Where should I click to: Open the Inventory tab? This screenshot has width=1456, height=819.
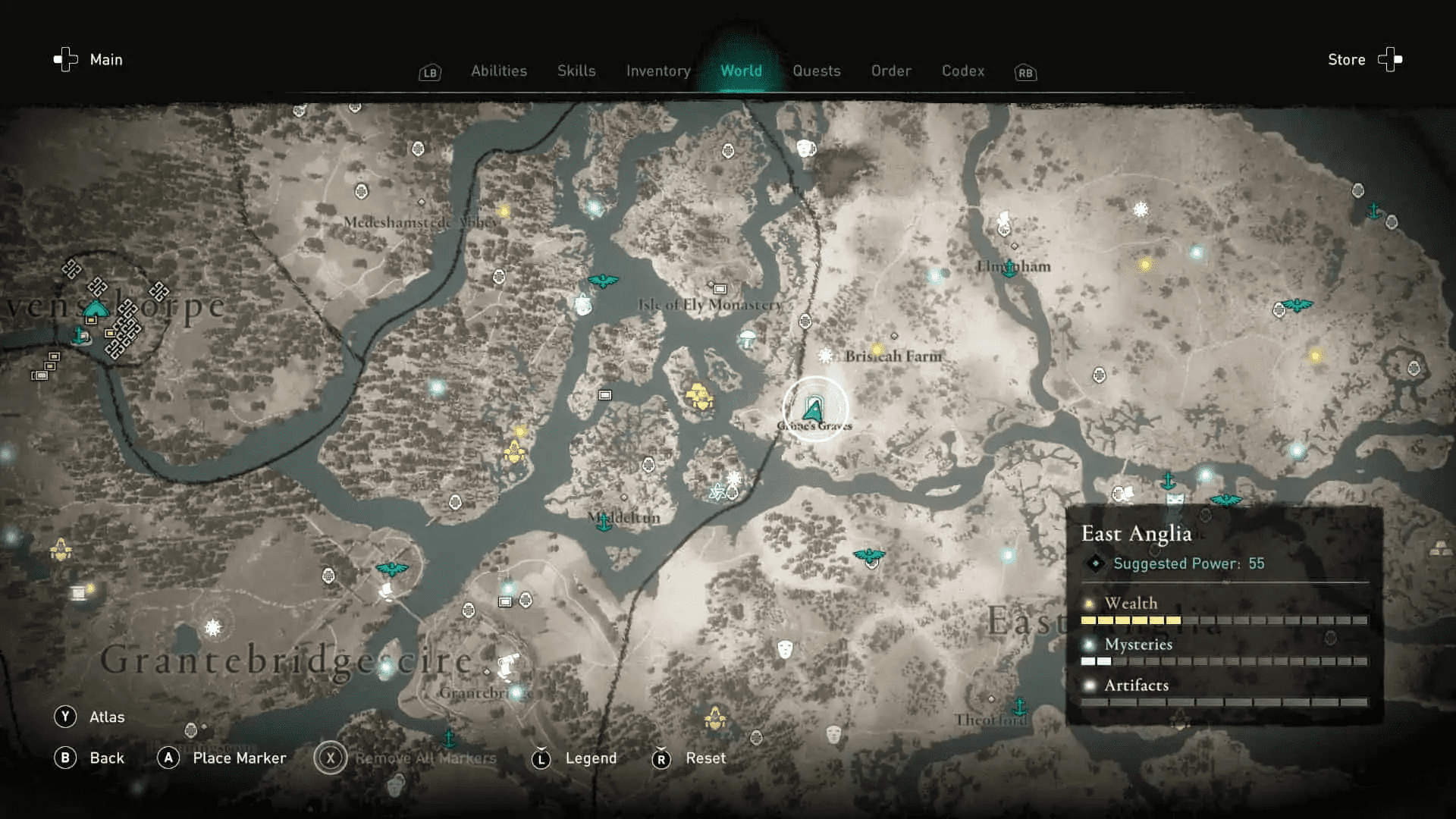point(657,71)
